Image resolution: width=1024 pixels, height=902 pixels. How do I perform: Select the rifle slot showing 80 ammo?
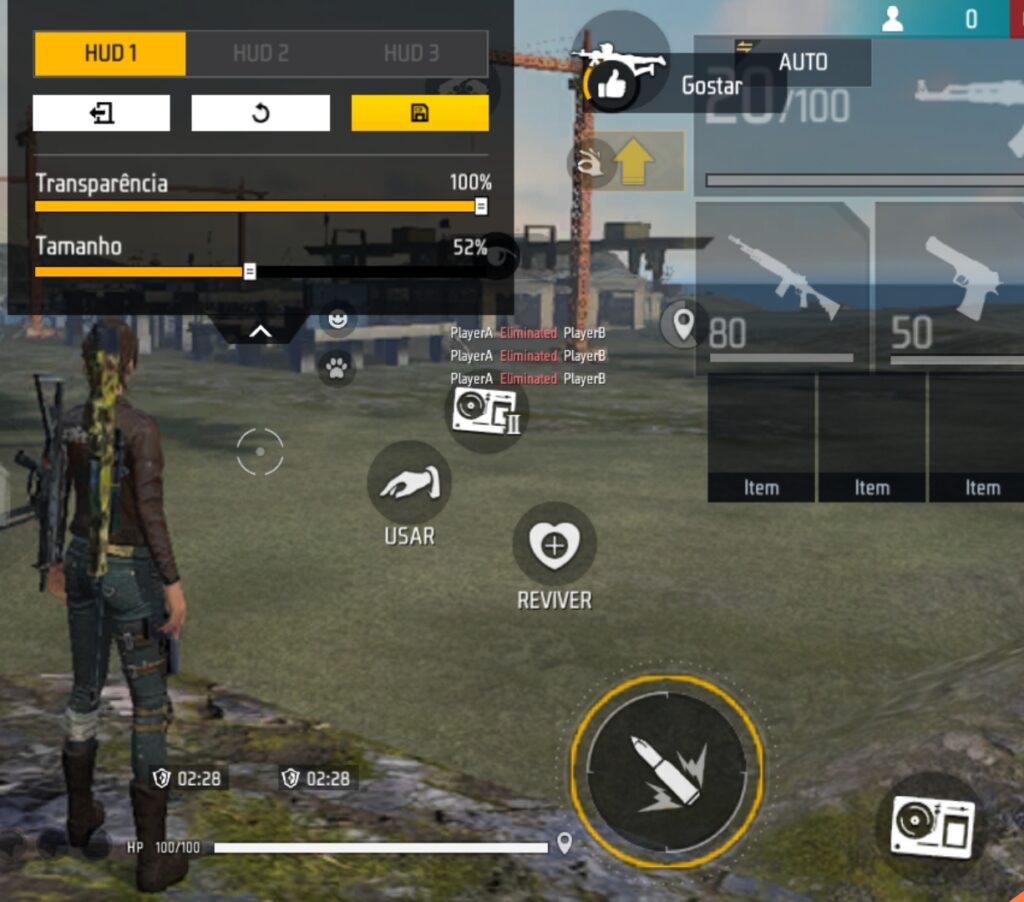point(782,285)
